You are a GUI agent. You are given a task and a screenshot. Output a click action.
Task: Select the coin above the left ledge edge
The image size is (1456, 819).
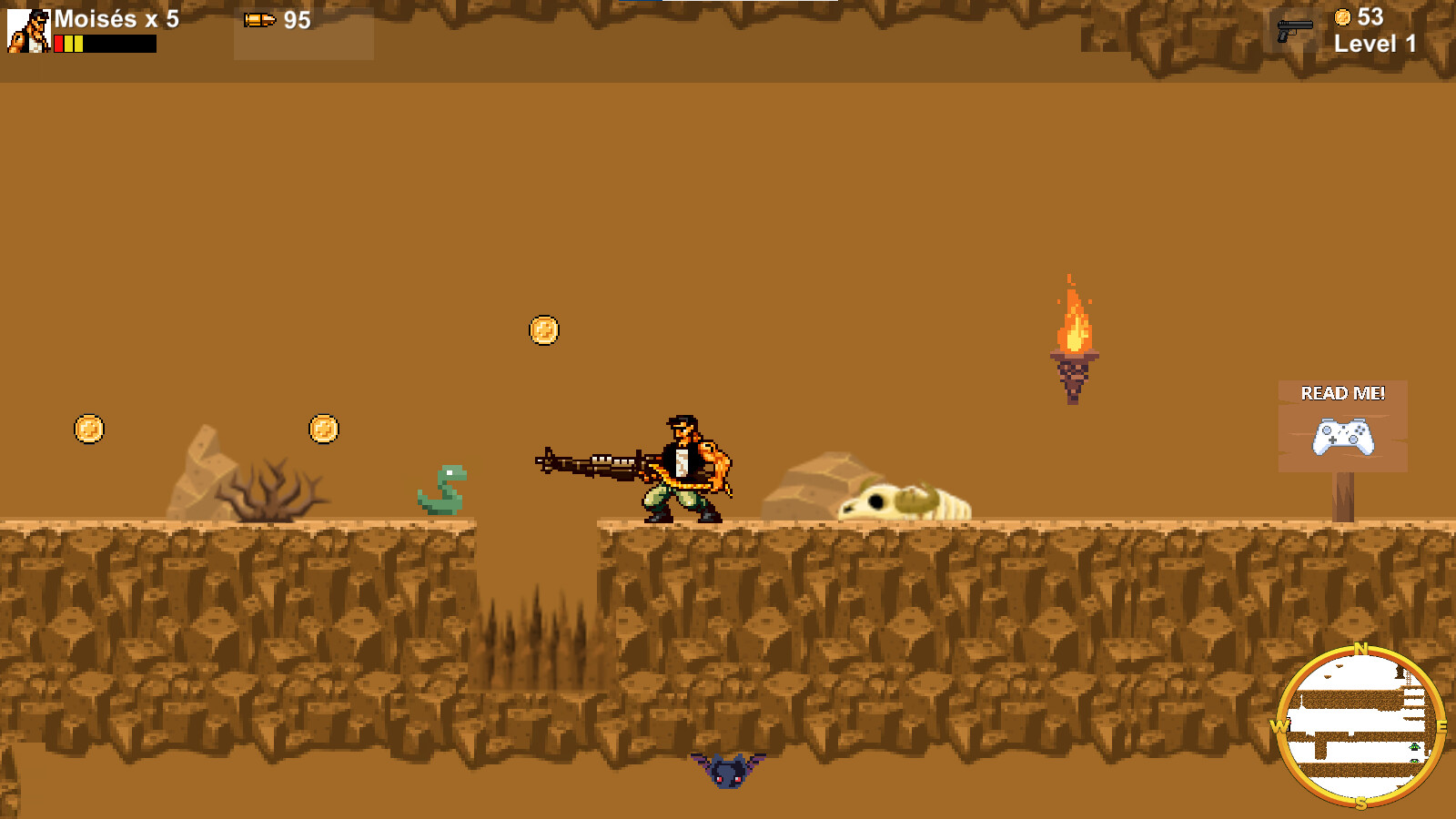88,429
